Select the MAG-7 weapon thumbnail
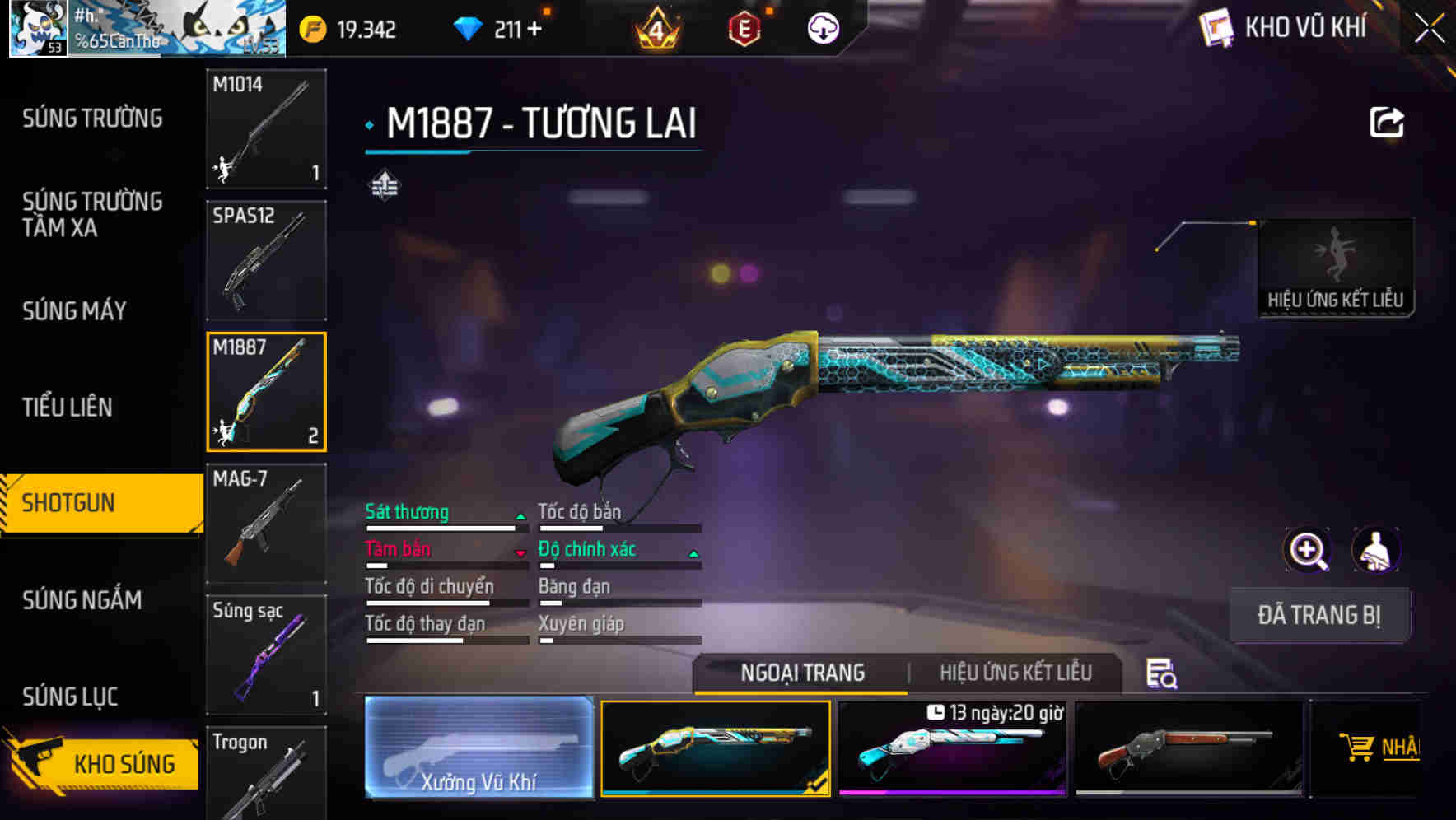1456x820 pixels. click(265, 522)
